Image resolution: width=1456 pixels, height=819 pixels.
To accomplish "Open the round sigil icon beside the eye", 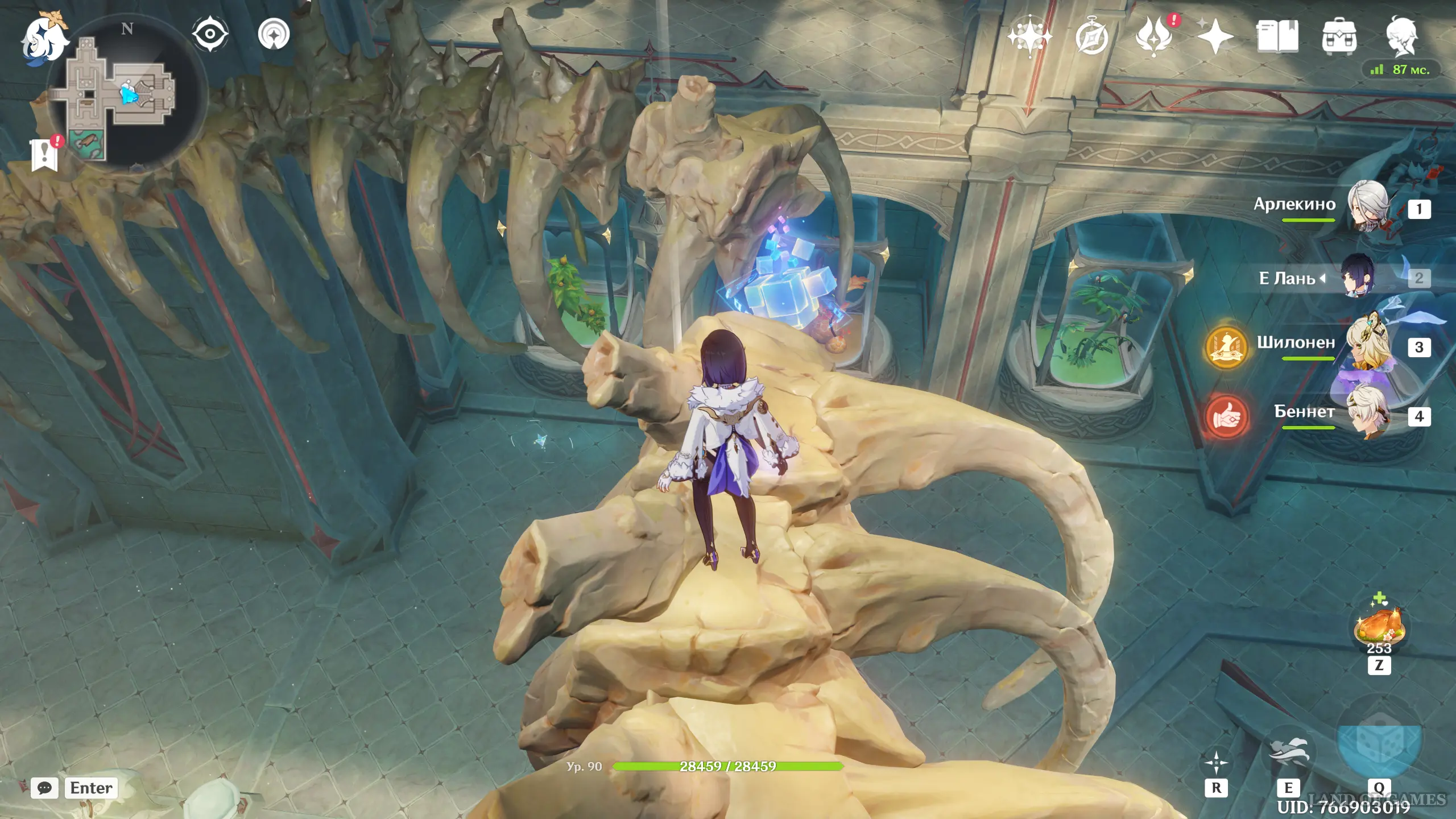I will (x=274, y=34).
